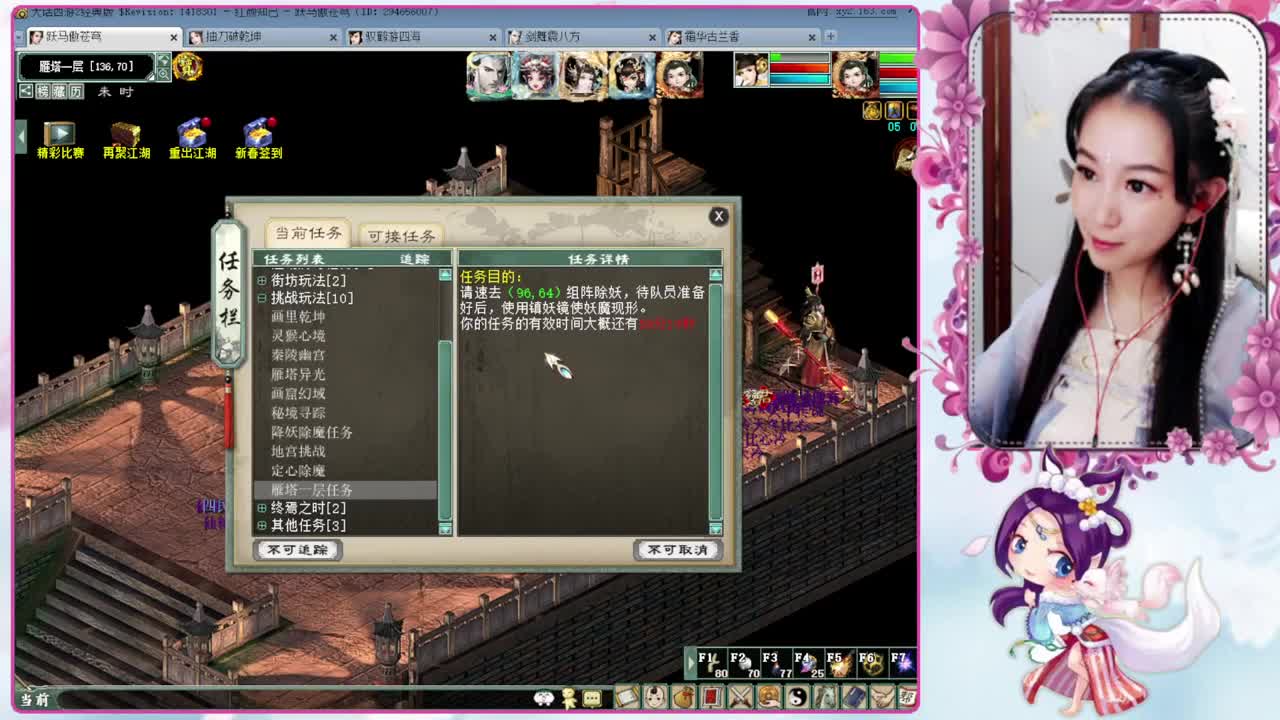The height and width of the screenshot is (720, 1280).
Task: Toggle the 藏 collection button
Action: click(x=60, y=92)
